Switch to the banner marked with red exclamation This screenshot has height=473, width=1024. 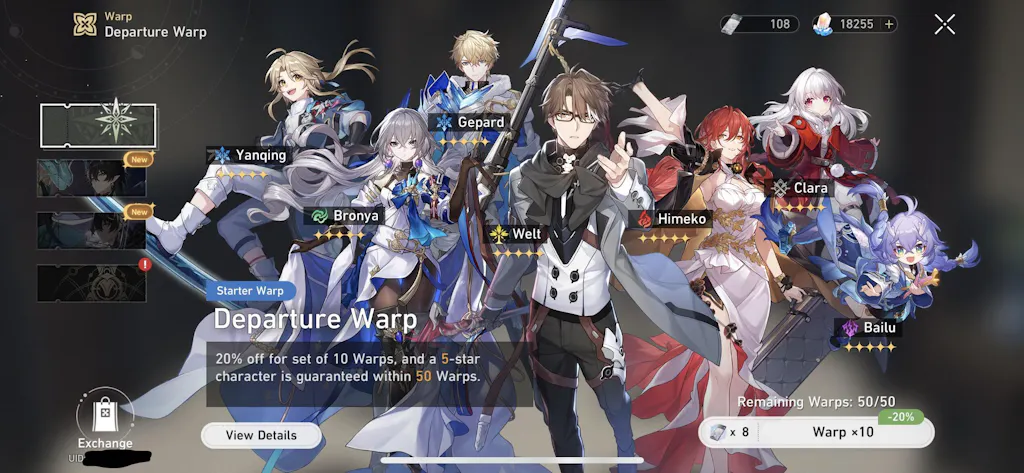(92, 283)
